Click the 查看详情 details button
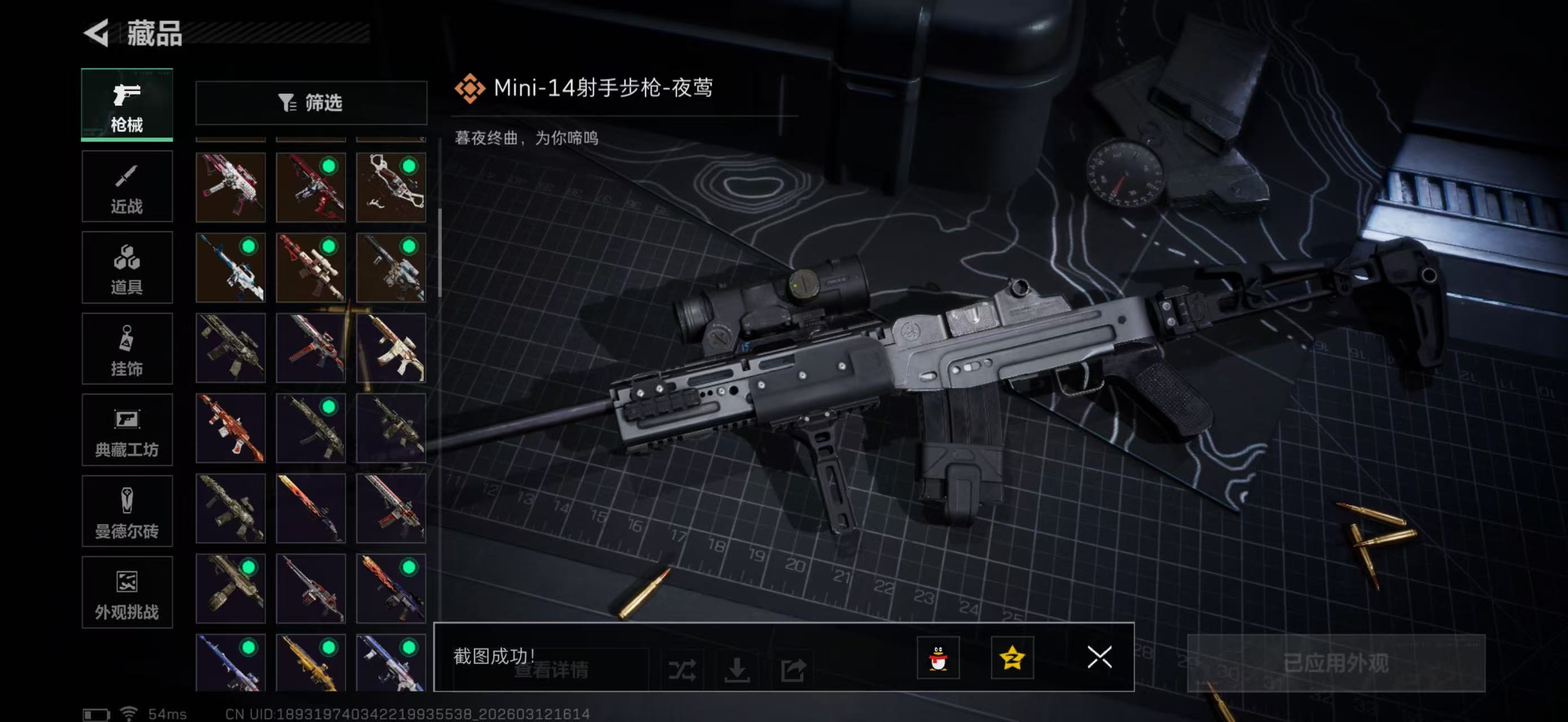This screenshot has width=1568, height=722. coord(552,672)
